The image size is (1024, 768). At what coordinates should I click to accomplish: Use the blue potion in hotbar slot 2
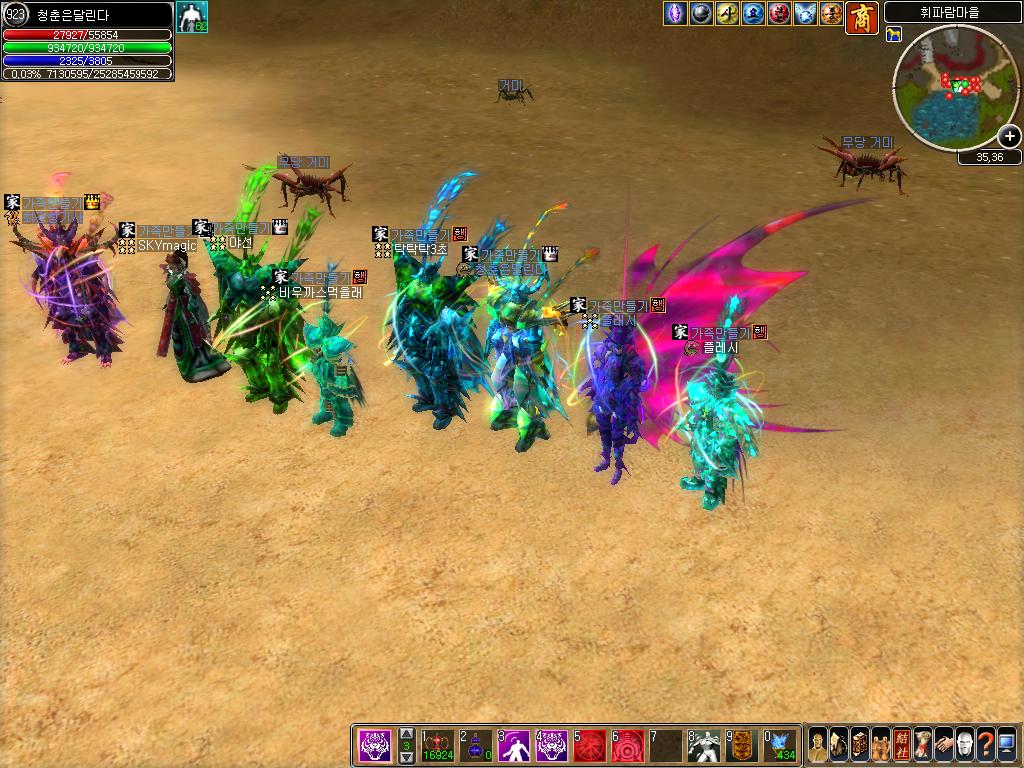coord(476,746)
